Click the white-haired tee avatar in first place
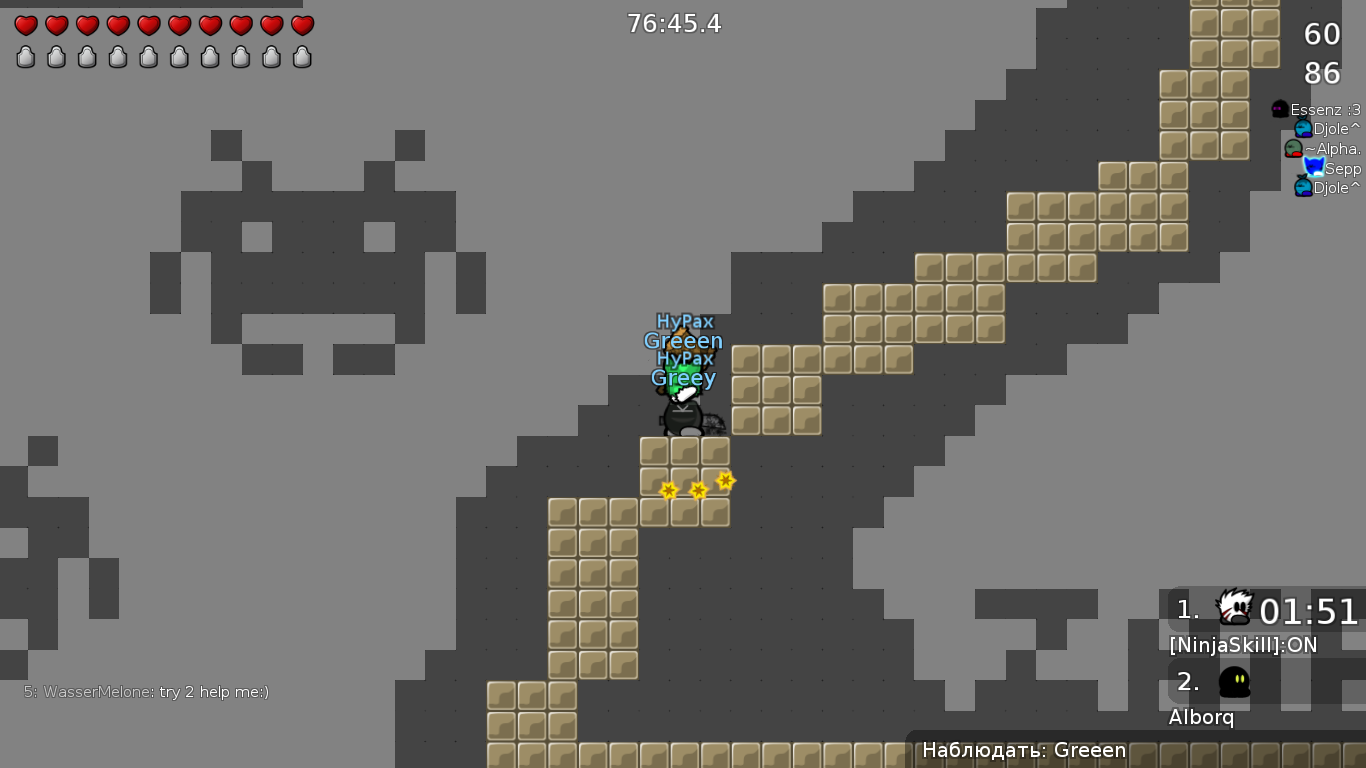The height and width of the screenshot is (768, 1366). coord(1232,608)
